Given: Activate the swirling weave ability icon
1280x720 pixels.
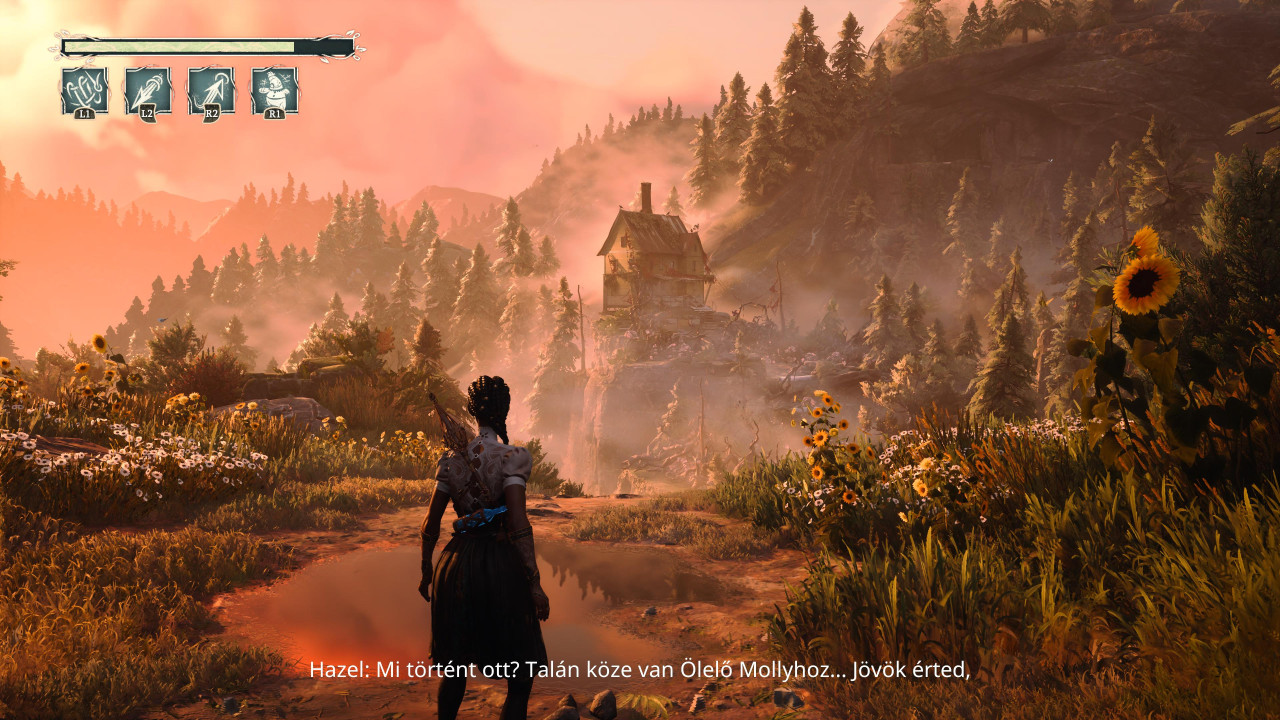Looking at the screenshot, I should coord(84,91).
